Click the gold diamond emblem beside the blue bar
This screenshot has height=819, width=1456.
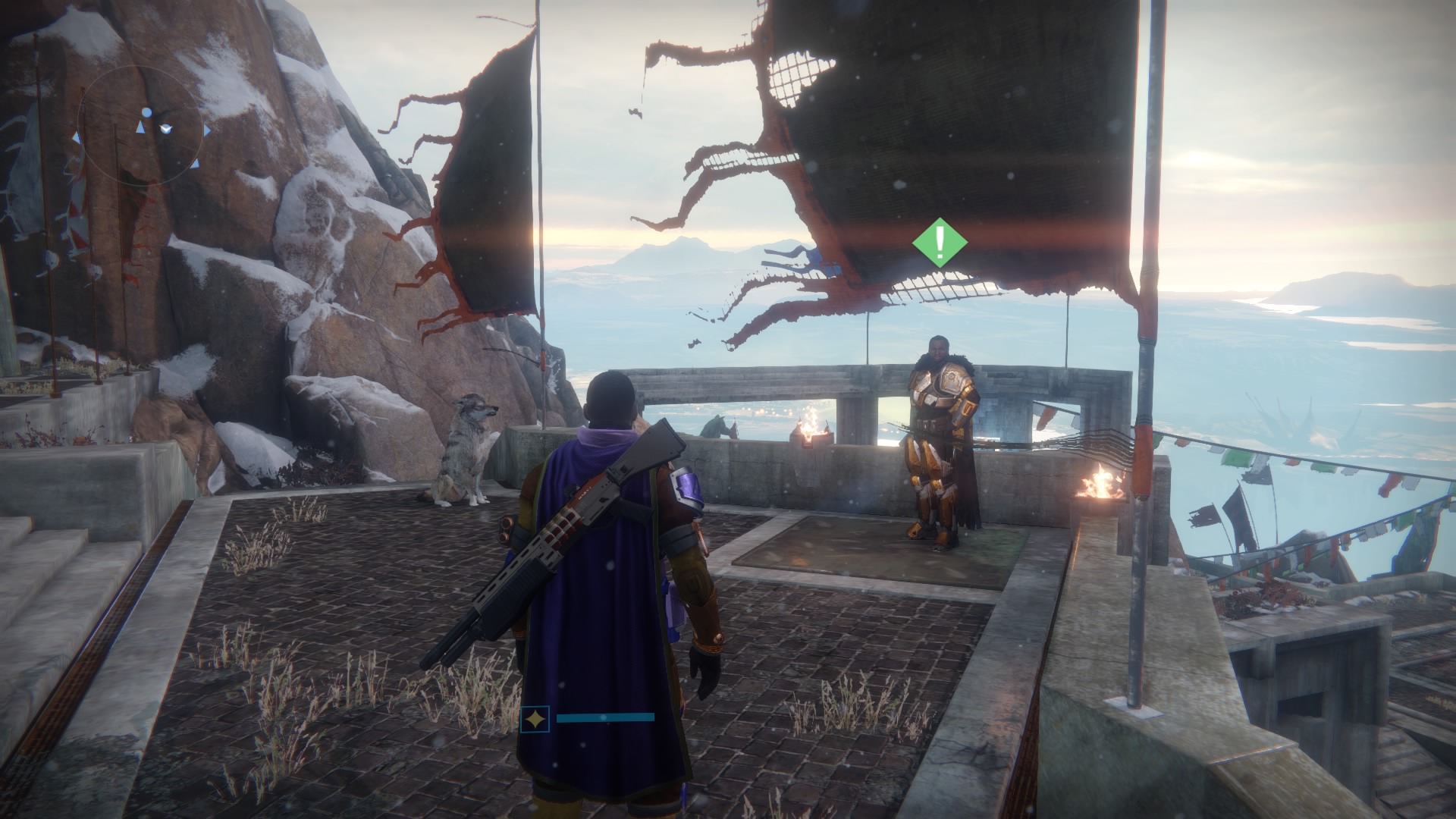[x=535, y=718]
